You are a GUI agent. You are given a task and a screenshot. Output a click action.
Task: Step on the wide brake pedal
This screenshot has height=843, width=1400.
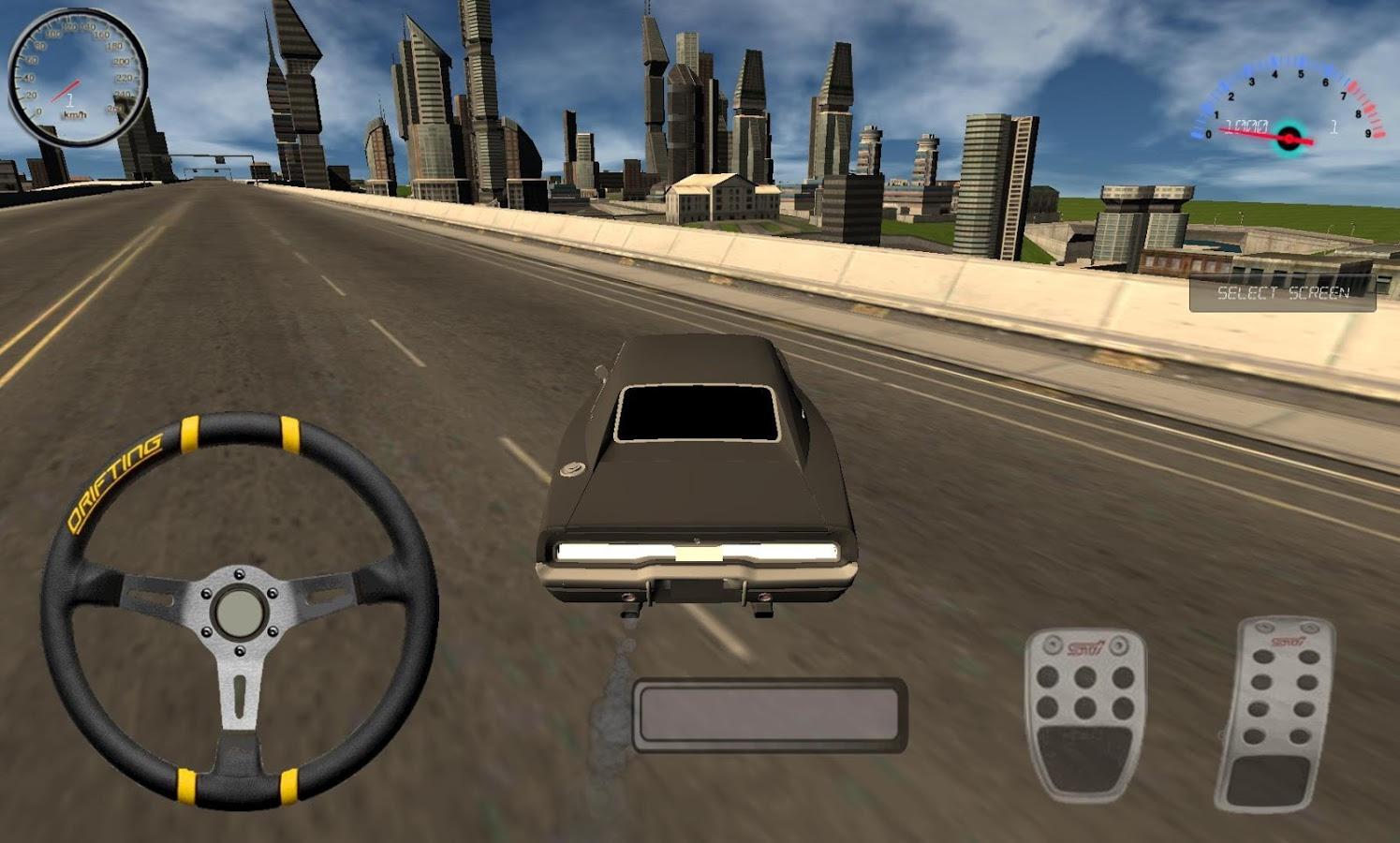(x=1085, y=714)
